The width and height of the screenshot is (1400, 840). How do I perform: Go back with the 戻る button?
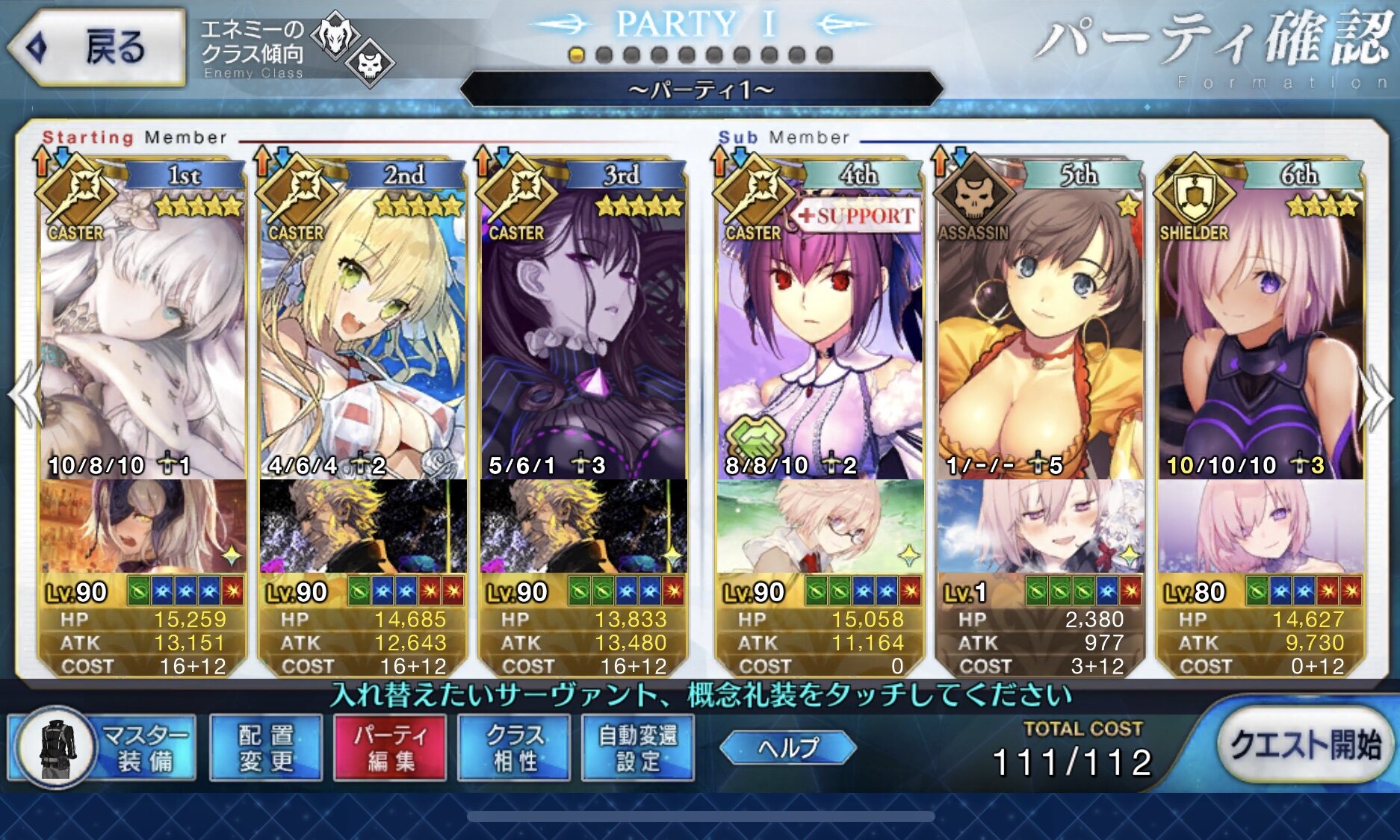(x=97, y=48)
